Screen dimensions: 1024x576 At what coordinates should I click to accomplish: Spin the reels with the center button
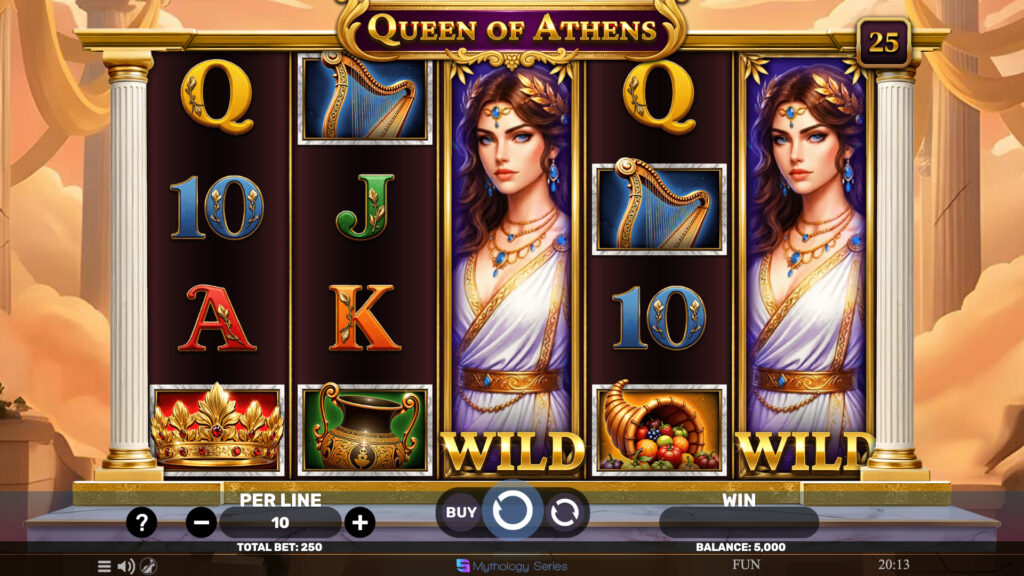tap(512, 512)
